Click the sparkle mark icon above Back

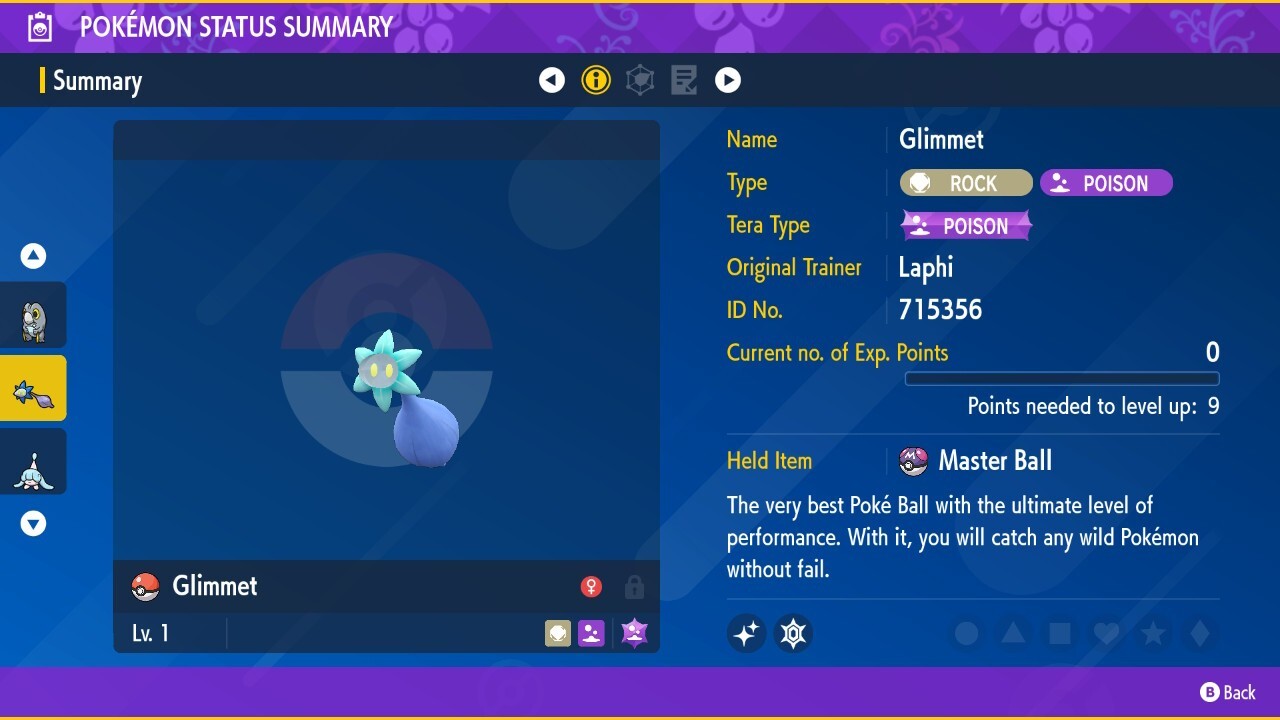[746, 633]
